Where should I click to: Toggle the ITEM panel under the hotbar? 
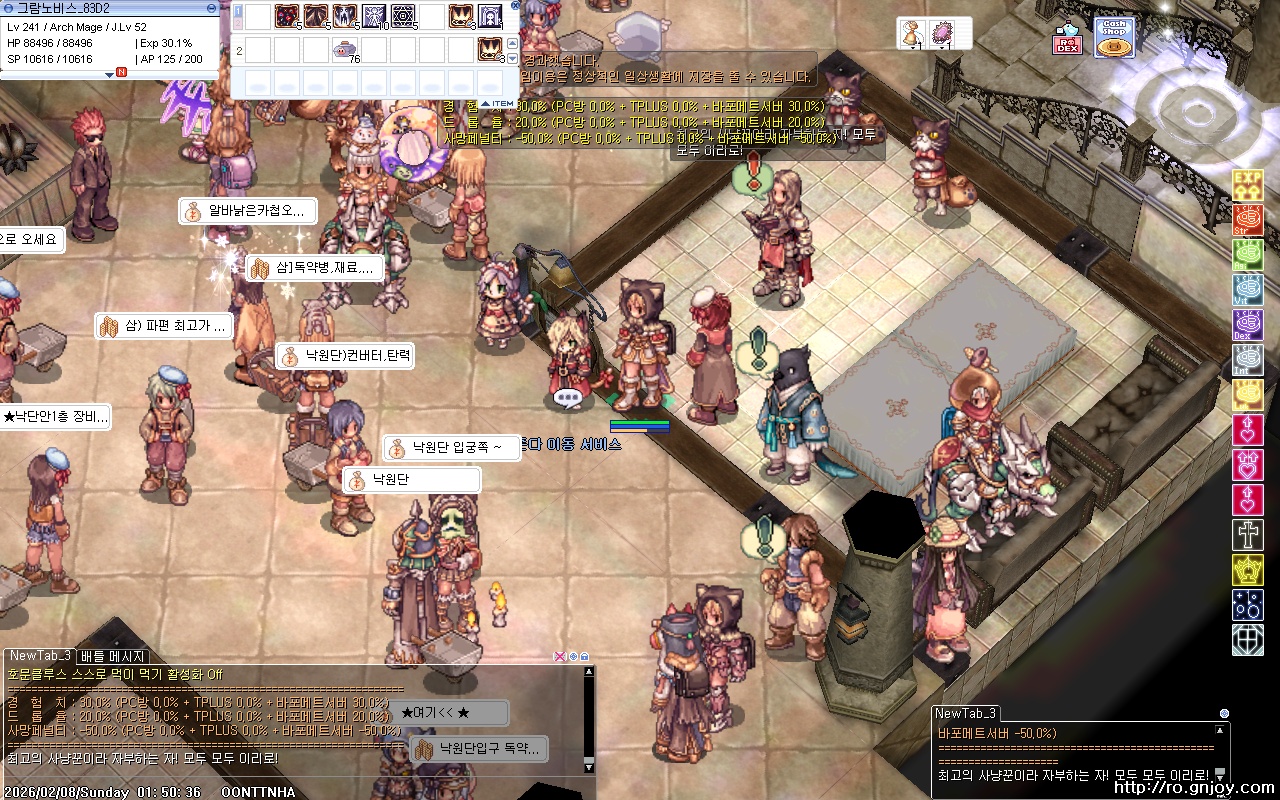pyautogui.click(x=498, y=103)
